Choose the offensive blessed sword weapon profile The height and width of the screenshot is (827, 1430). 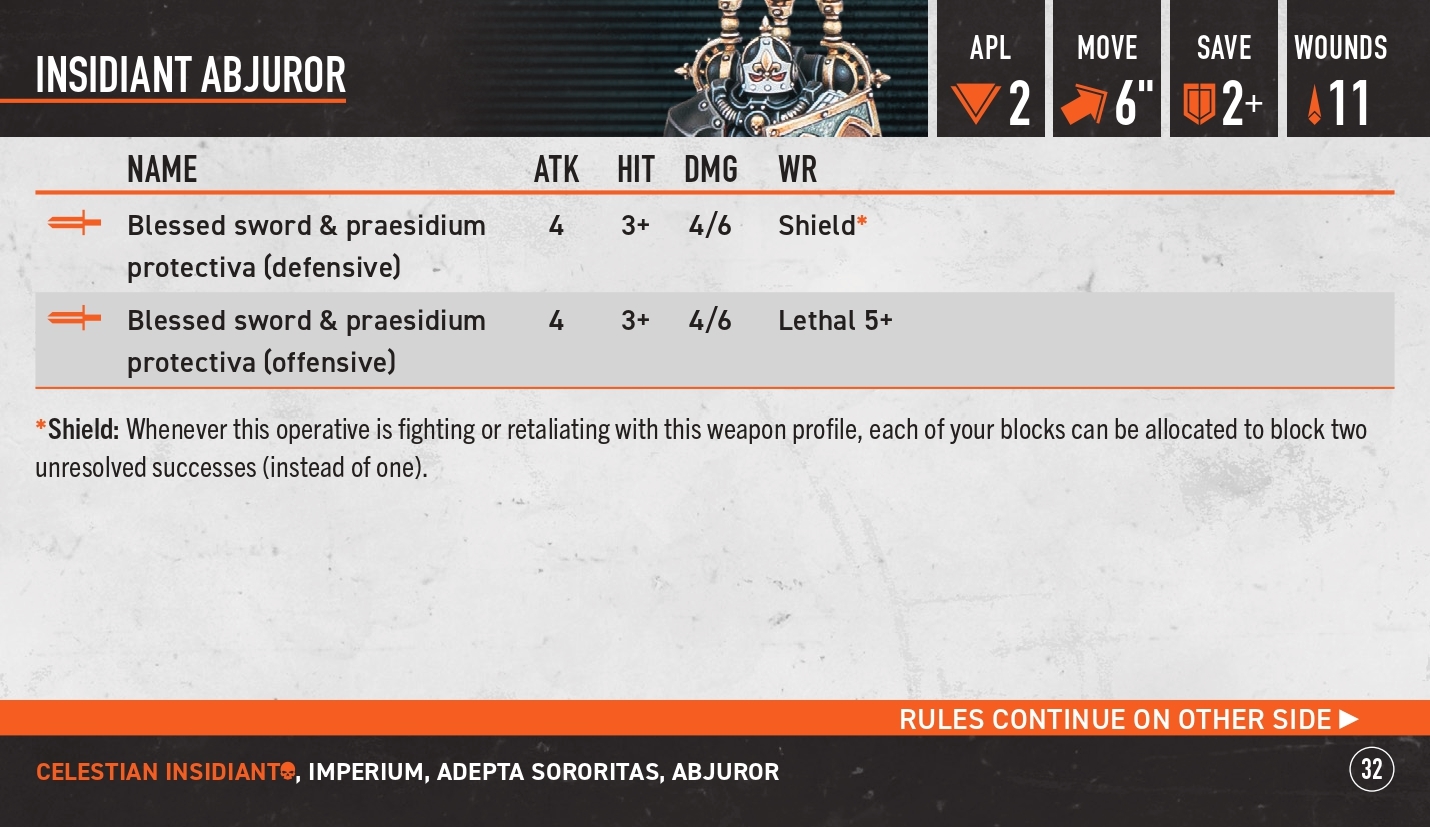(x=306, y=341)
